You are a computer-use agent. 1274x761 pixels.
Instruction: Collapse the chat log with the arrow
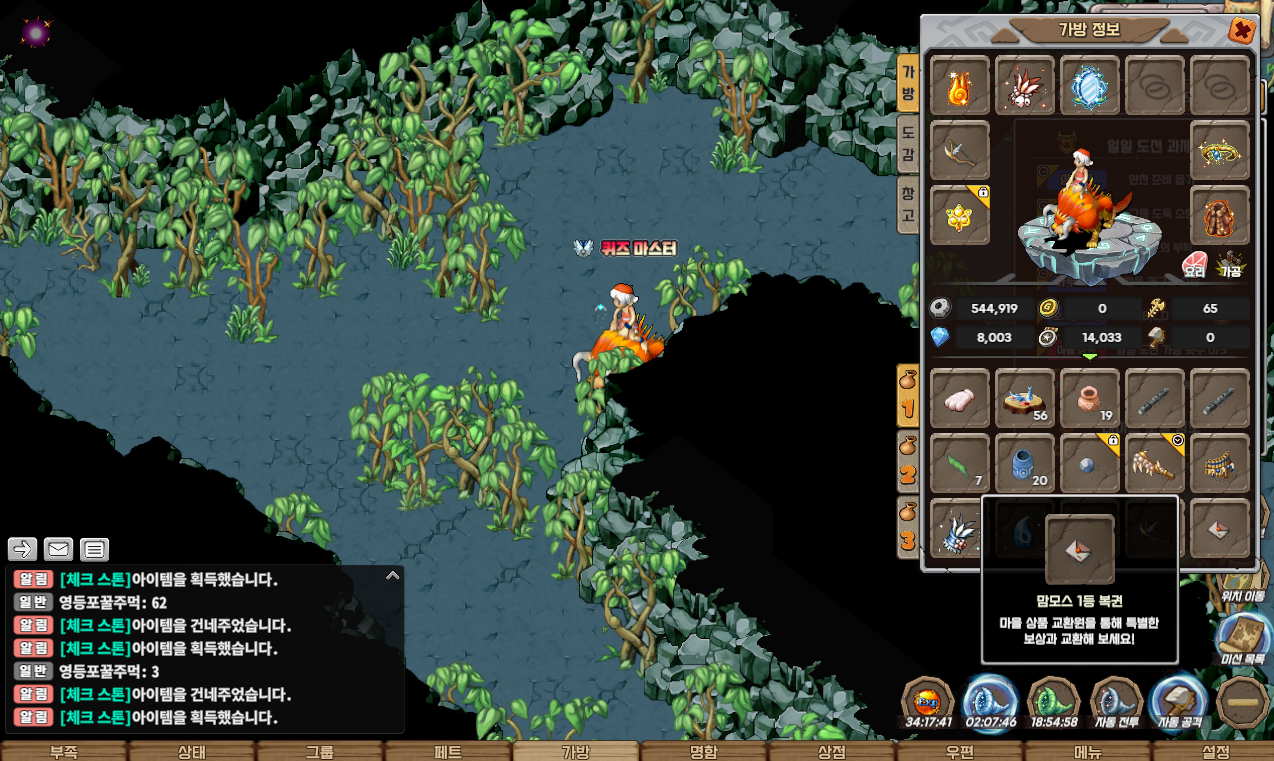(392, 576)
